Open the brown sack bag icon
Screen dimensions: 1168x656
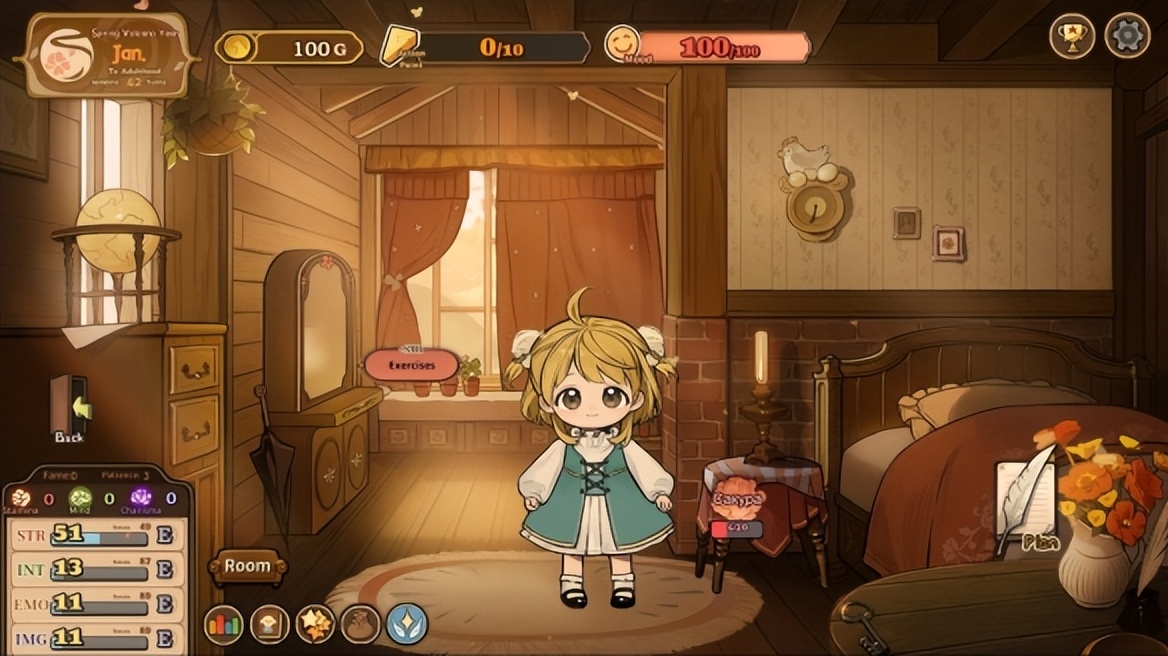tap(360, 625)
